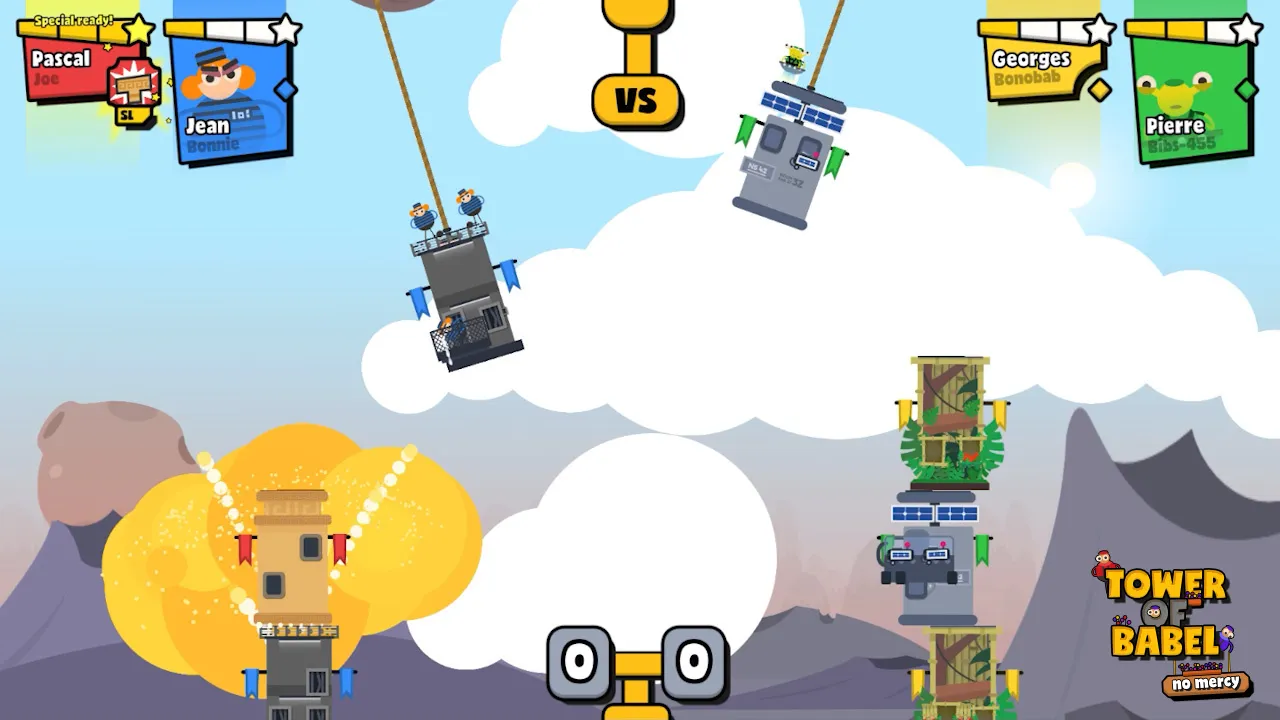Click the 'Special ready!' badge above Pascal

coord(74,21)
